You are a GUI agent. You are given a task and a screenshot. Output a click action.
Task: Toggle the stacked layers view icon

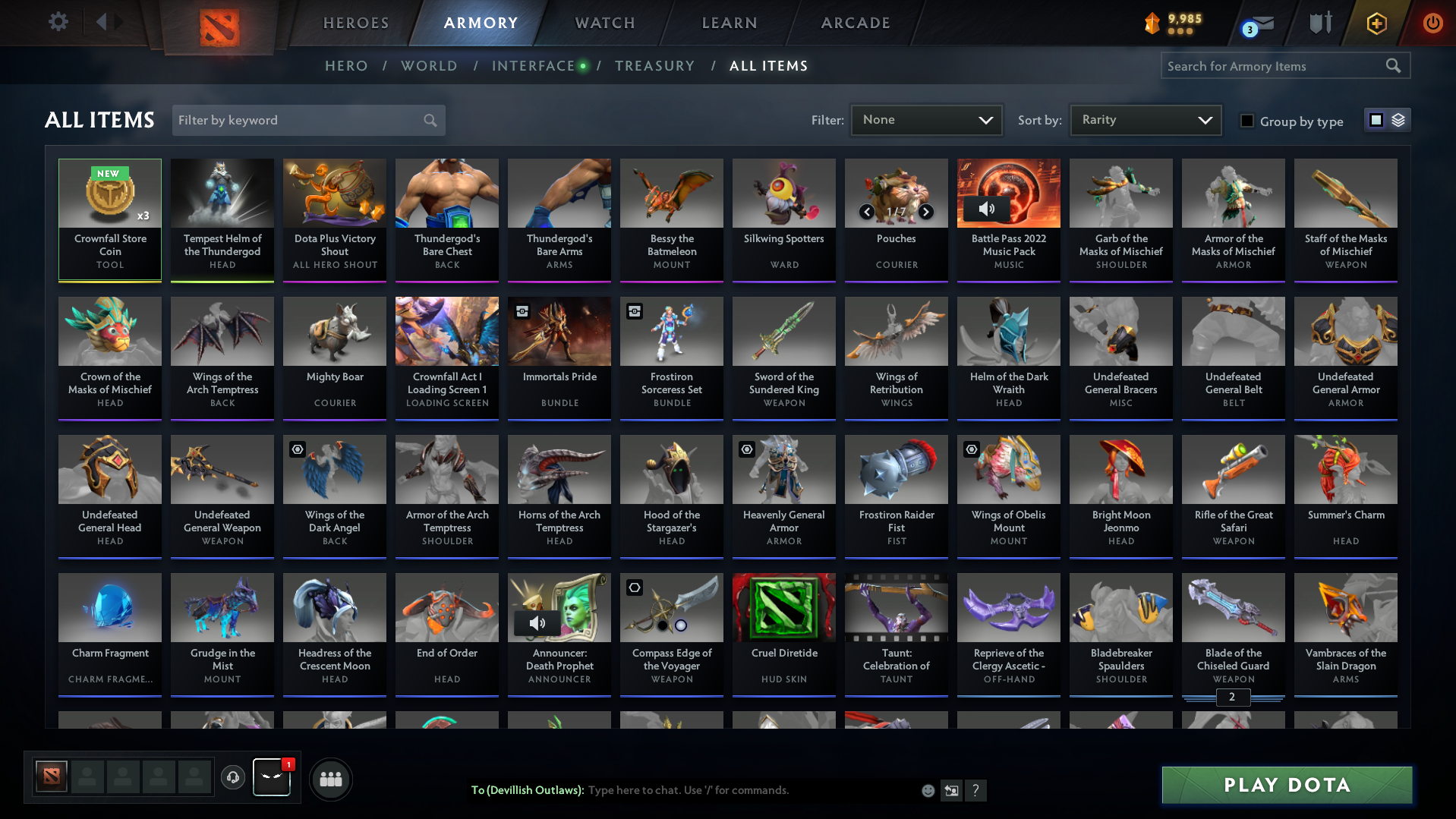[x=1397, y=119]
